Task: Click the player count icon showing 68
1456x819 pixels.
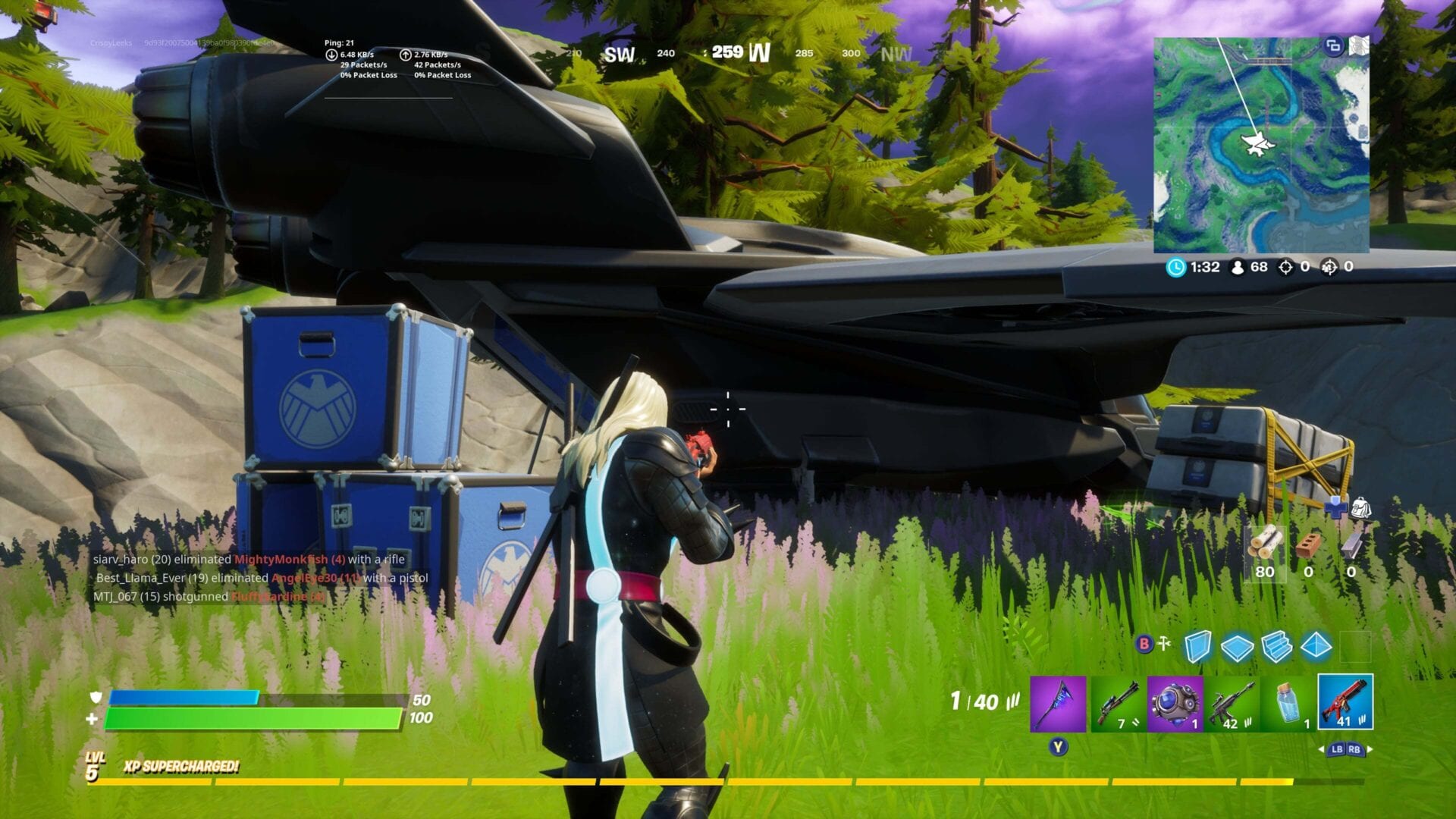Action: [1237, 268]
